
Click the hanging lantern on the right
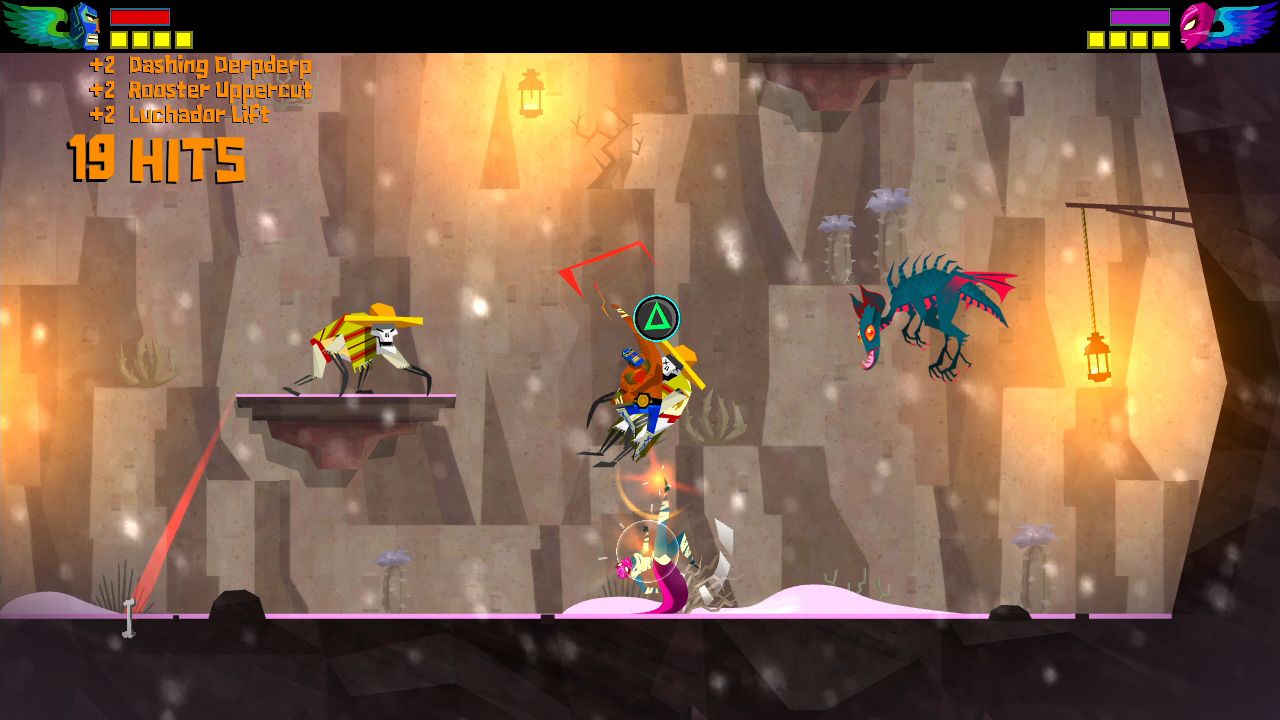1097,358
